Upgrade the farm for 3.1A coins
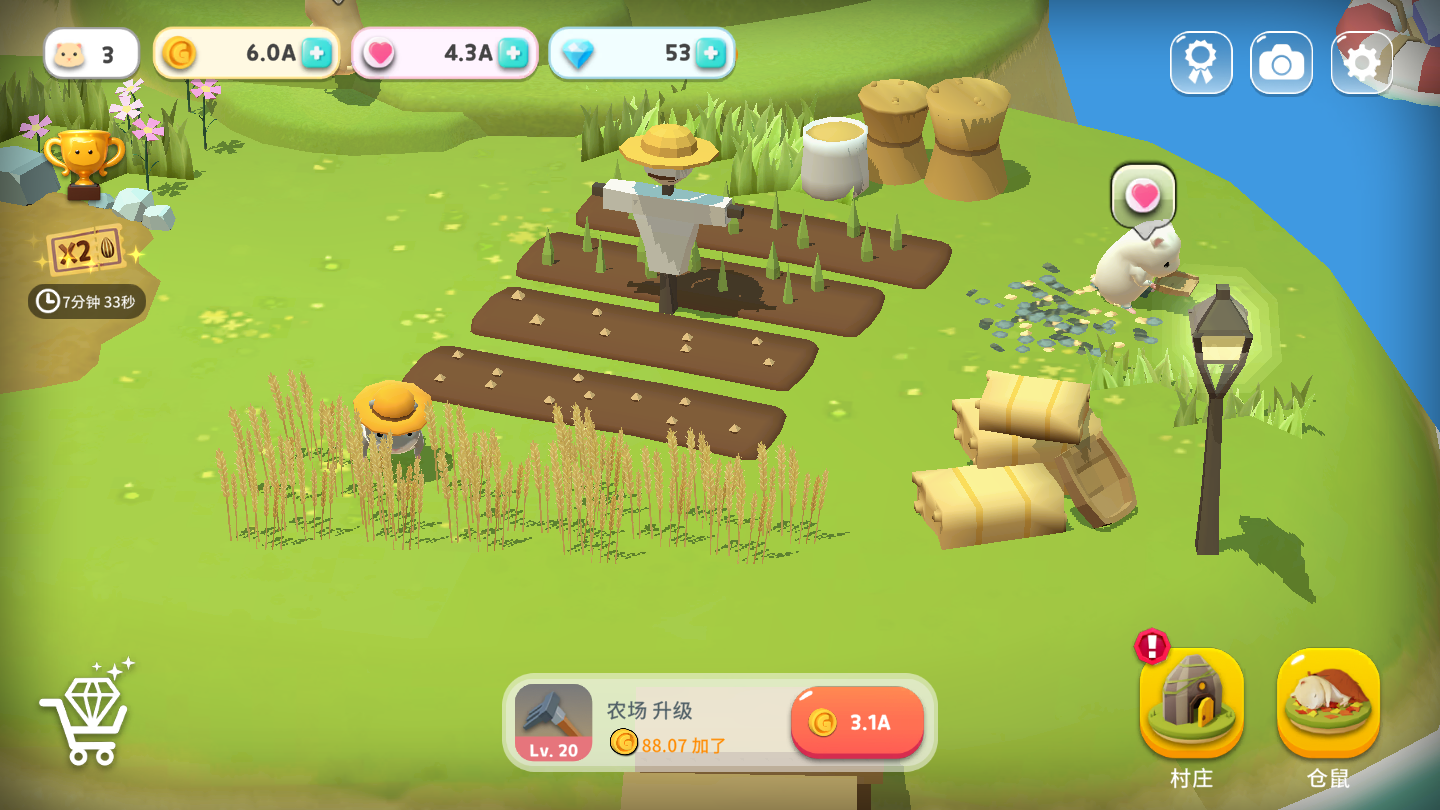Image resolution: width=1440 pixels, height=810 pixels. pos(857,722)
